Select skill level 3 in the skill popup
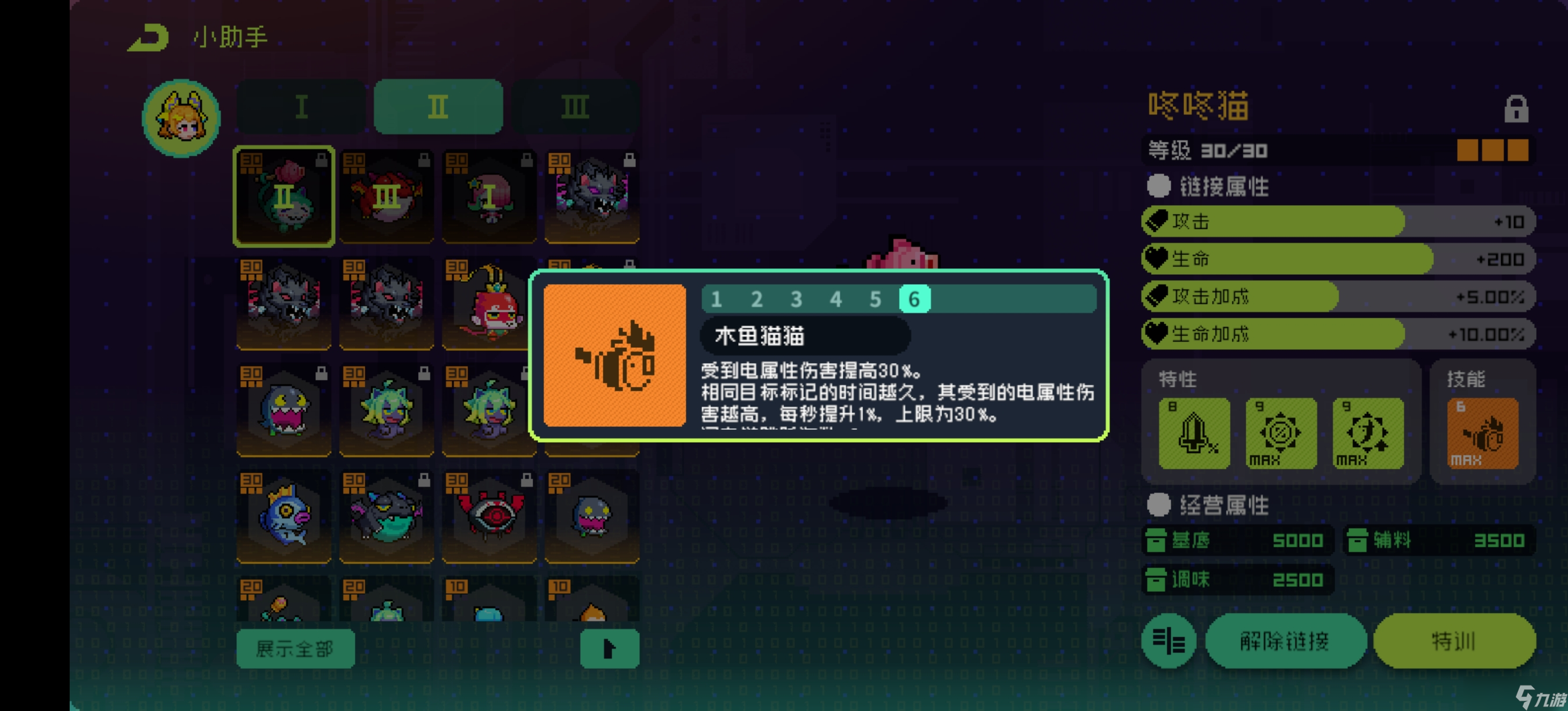This screenshot has width=1568, height=711. pos(796,299)
